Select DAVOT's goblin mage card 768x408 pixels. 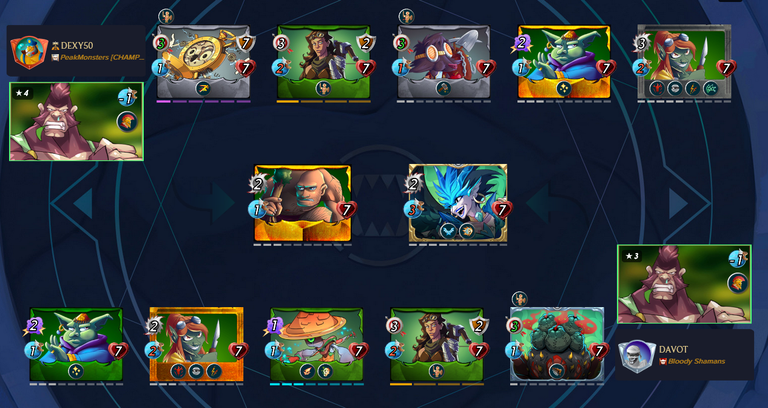76,346
